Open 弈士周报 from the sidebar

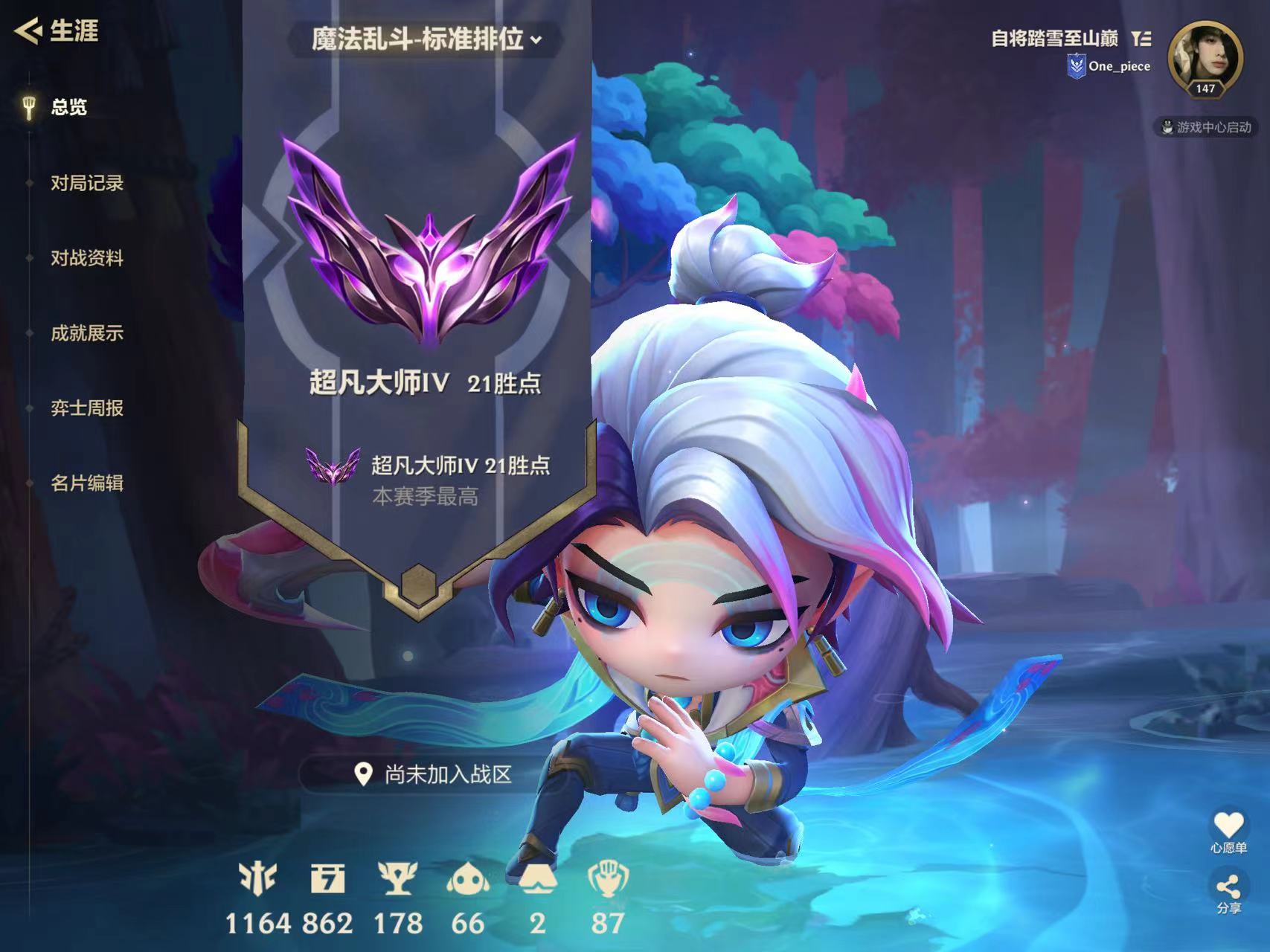click(87, 409)
